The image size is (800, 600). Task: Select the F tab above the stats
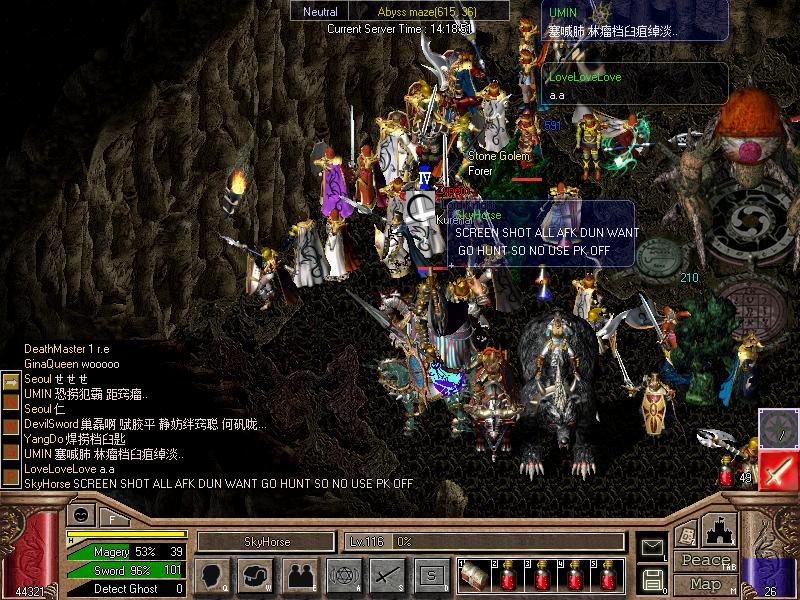pyautogui.click(x=113, y=519)
